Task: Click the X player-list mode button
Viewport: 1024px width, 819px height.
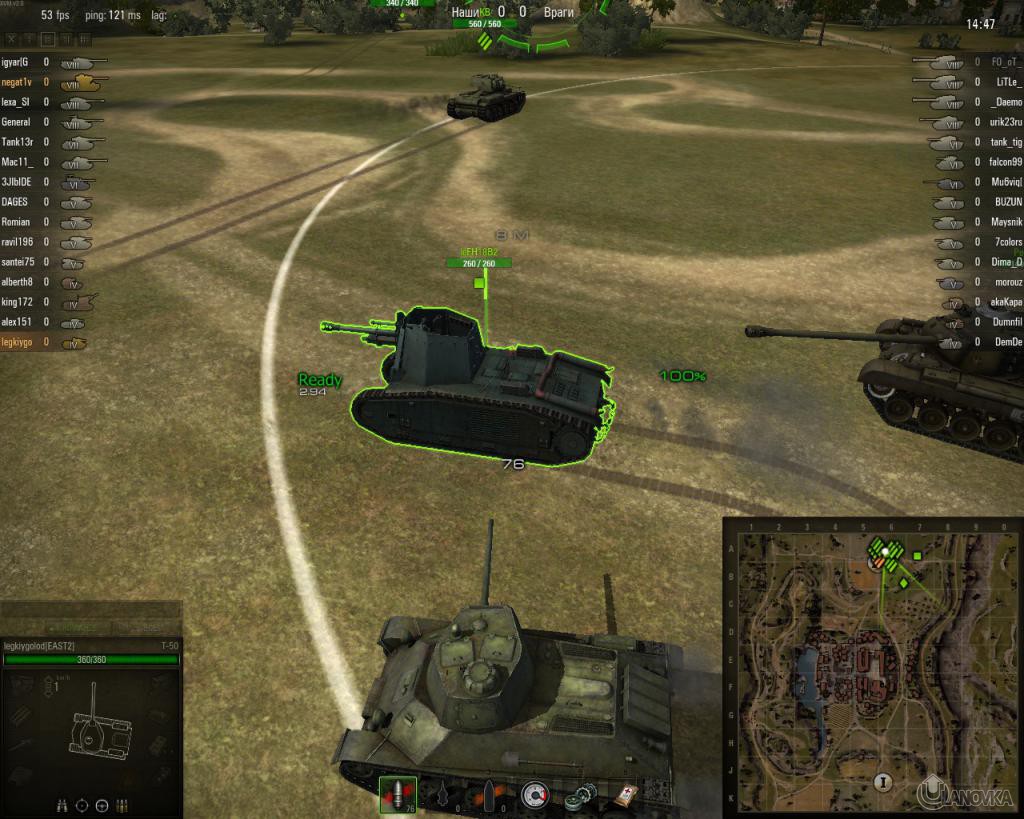Action: (12, 39)
